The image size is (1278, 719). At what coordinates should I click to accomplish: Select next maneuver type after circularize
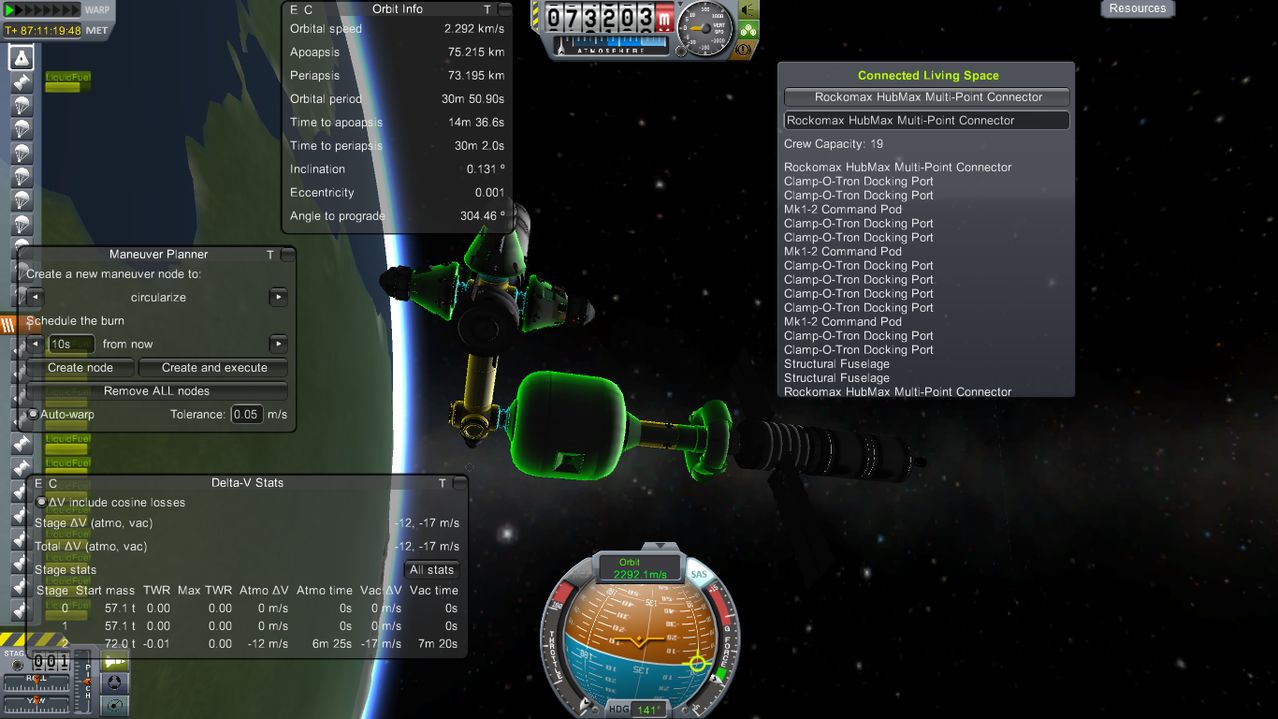tap(278, 297)
